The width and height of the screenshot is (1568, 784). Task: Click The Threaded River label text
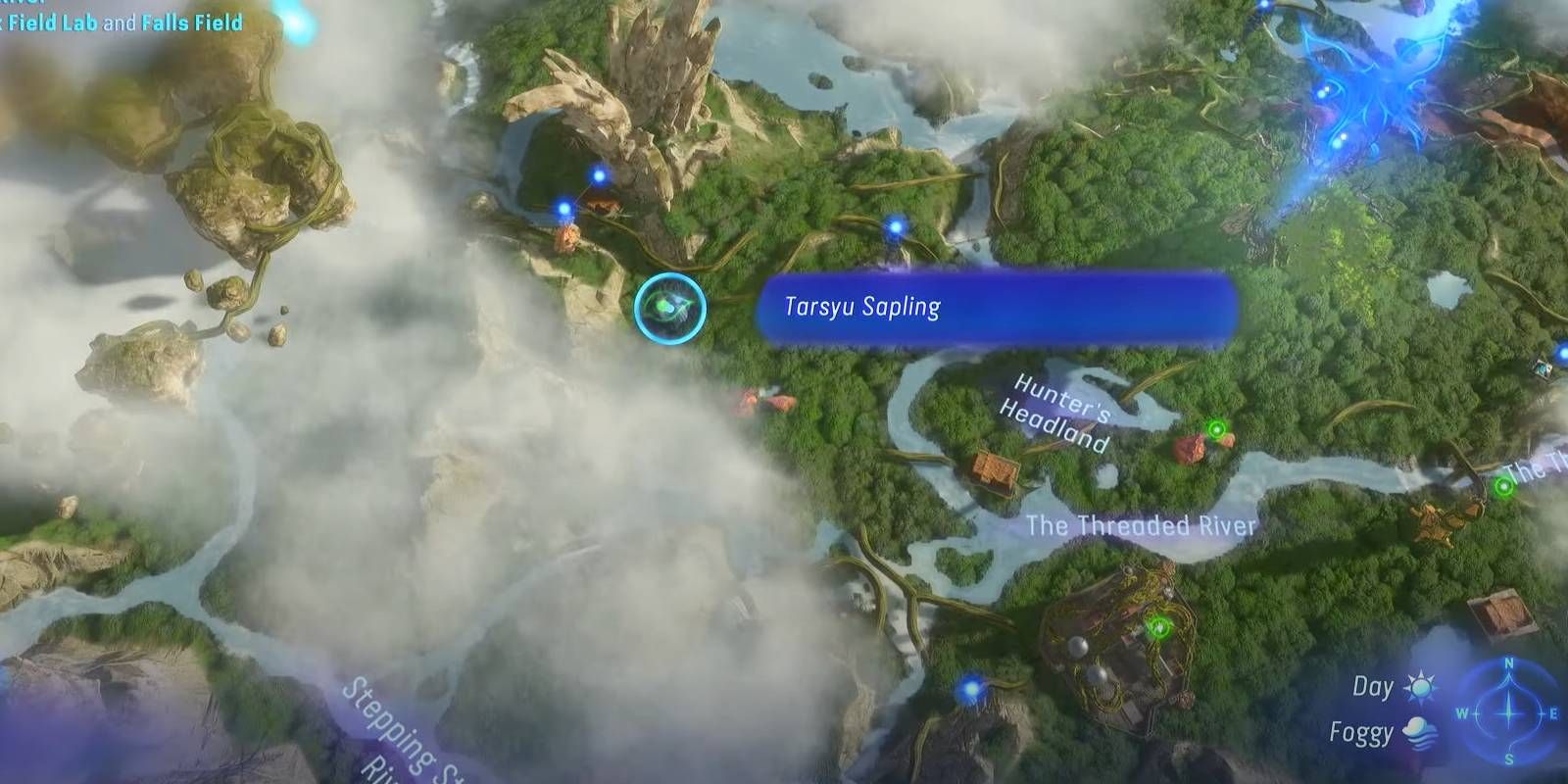pos(1142,523)
